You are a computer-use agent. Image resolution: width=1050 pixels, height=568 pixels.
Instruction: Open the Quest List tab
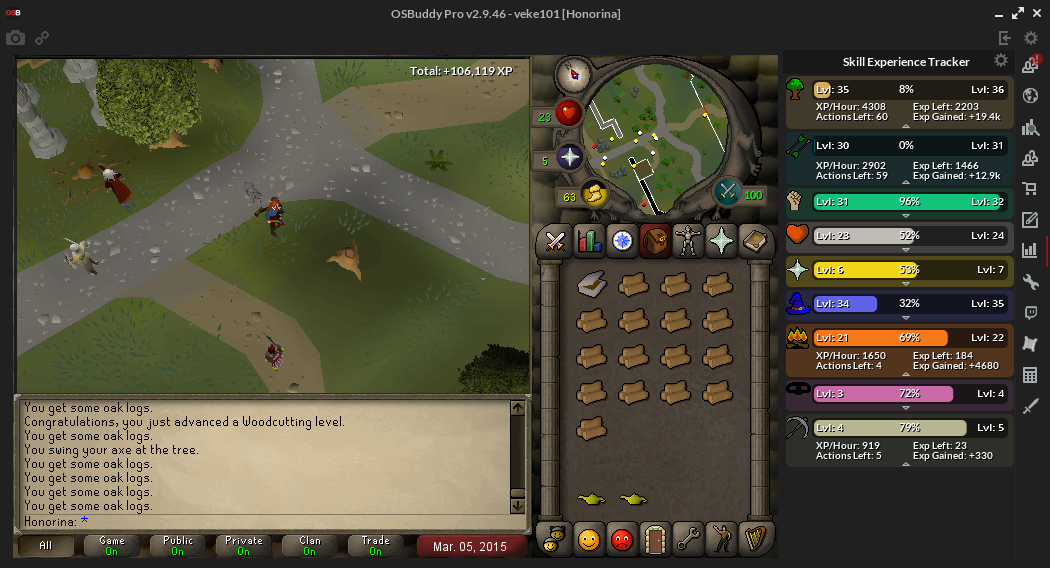click(622, 241)
